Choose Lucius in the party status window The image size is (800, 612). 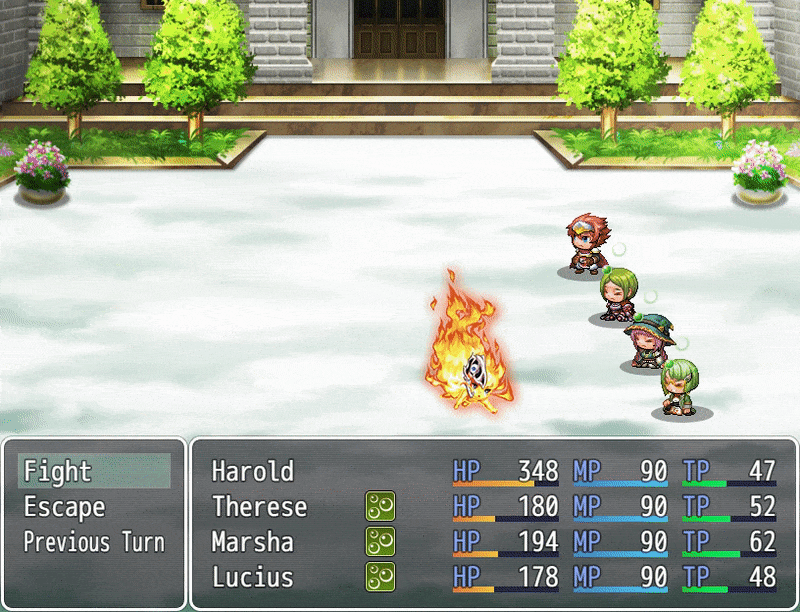click(494, 578)
